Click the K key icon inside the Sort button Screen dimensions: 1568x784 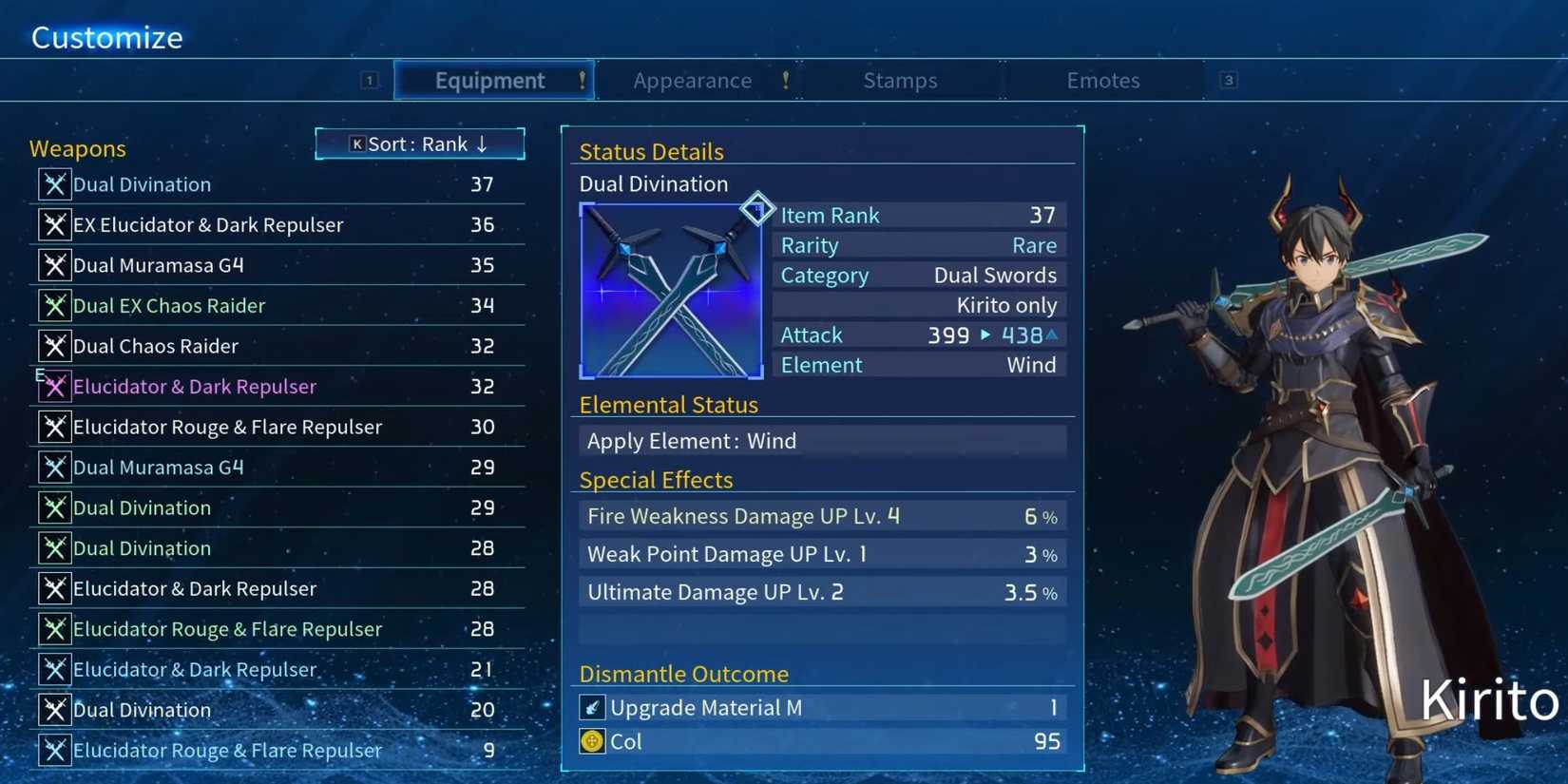pyautogui.click(x=356, y=143)
